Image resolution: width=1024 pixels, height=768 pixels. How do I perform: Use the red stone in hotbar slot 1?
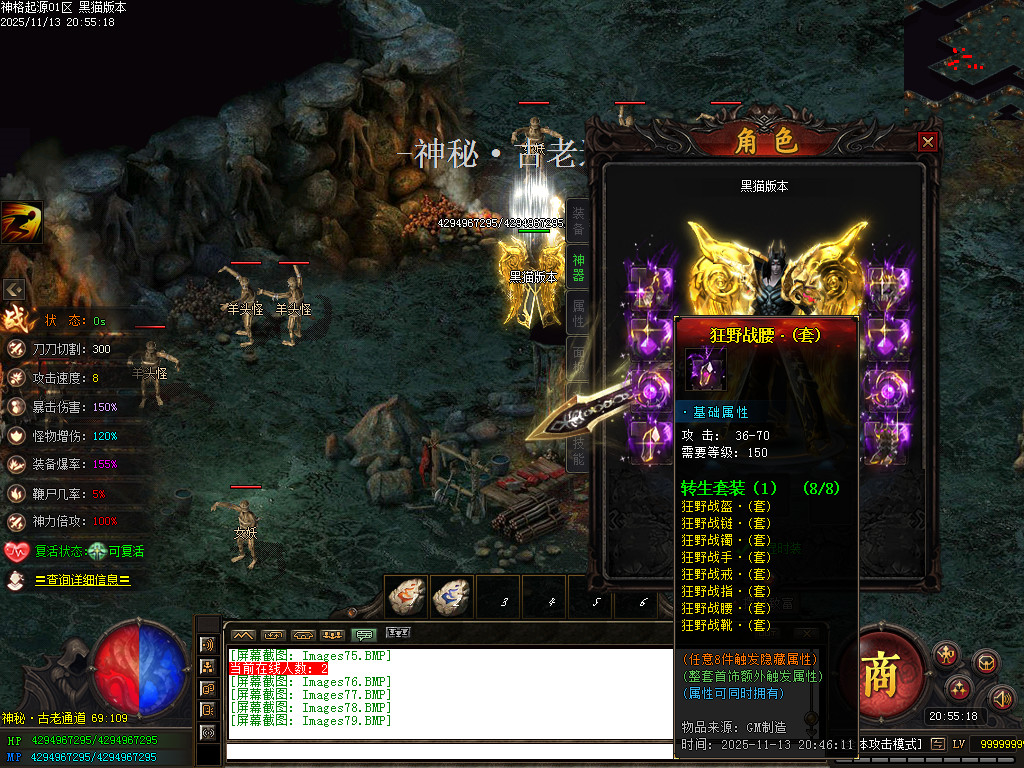point(407,596)
